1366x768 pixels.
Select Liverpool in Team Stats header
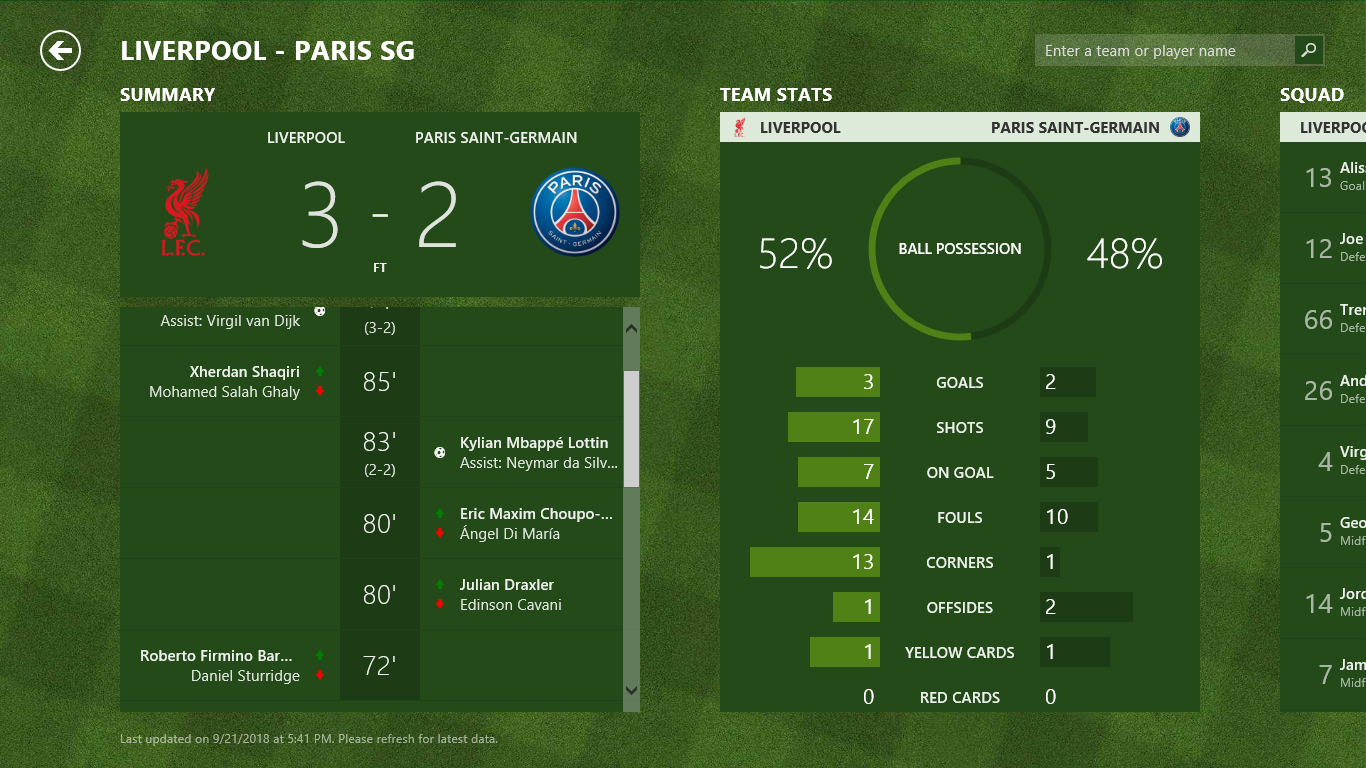799,127
